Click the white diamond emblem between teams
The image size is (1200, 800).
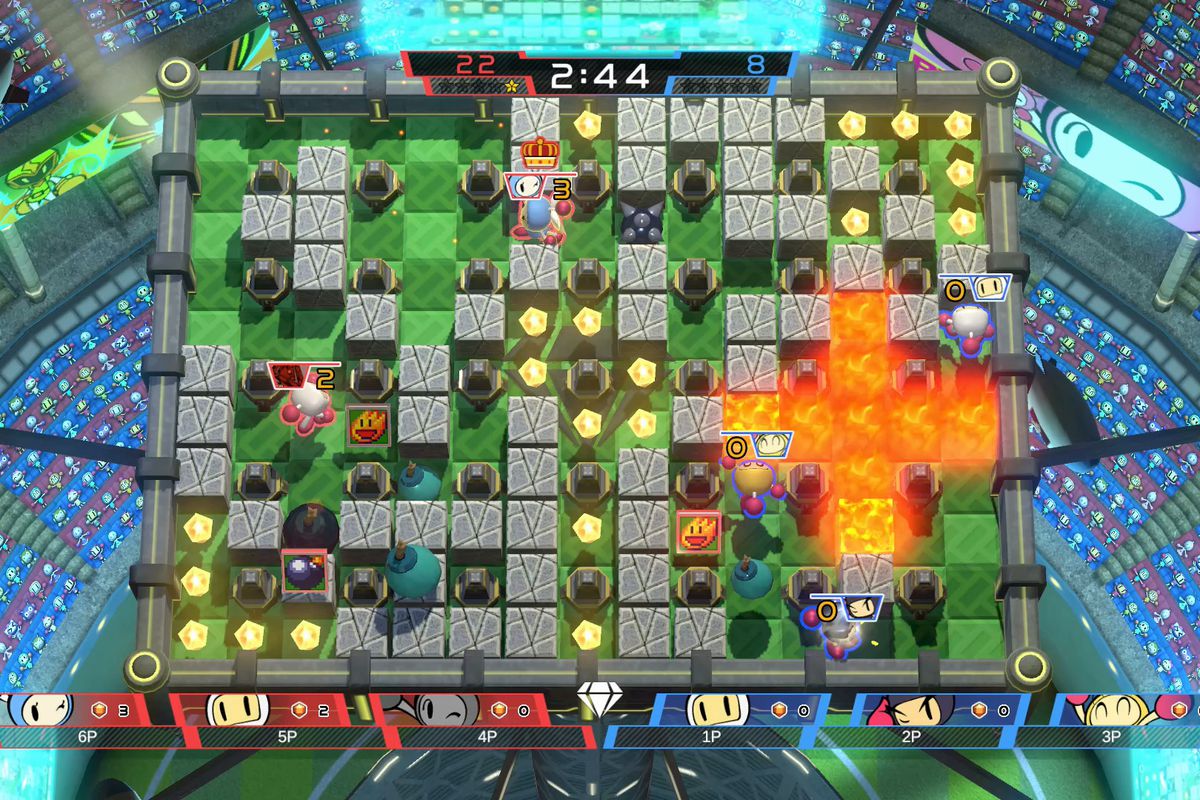(598, 703)
